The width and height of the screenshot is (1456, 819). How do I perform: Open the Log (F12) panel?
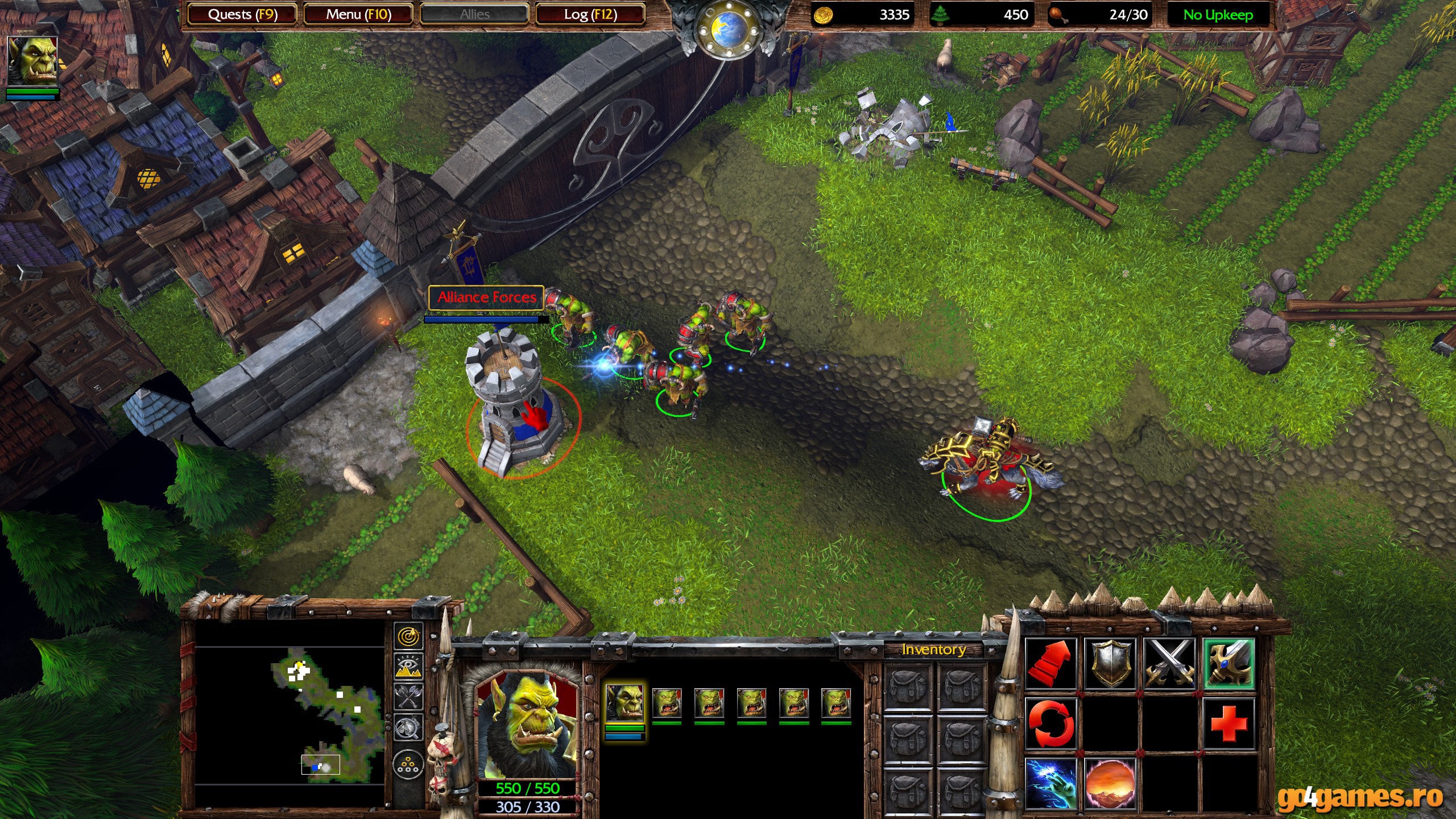(x=590, y=14)
